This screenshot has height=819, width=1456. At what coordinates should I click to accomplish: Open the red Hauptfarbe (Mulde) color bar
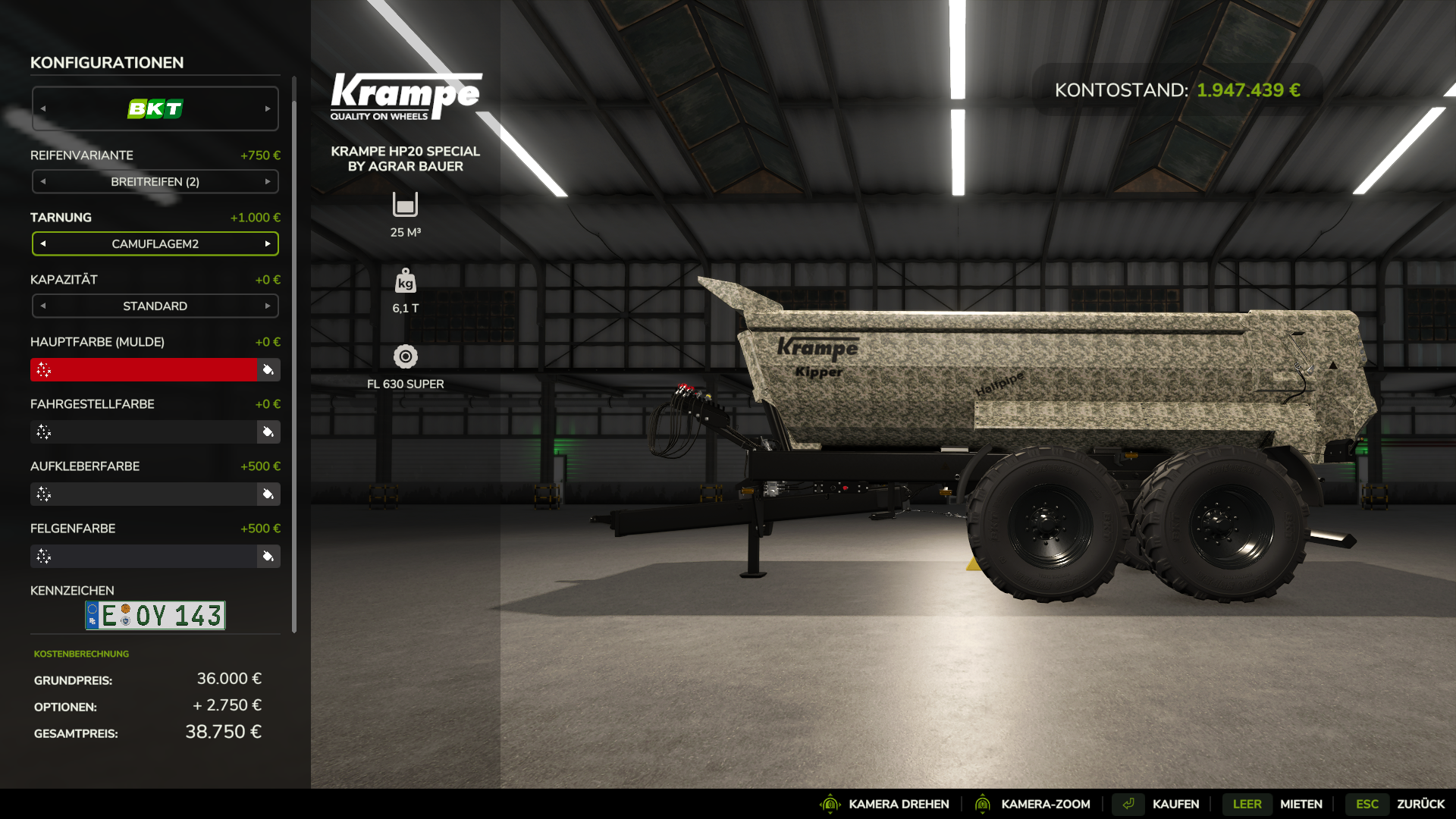click(x=144, y=370)
